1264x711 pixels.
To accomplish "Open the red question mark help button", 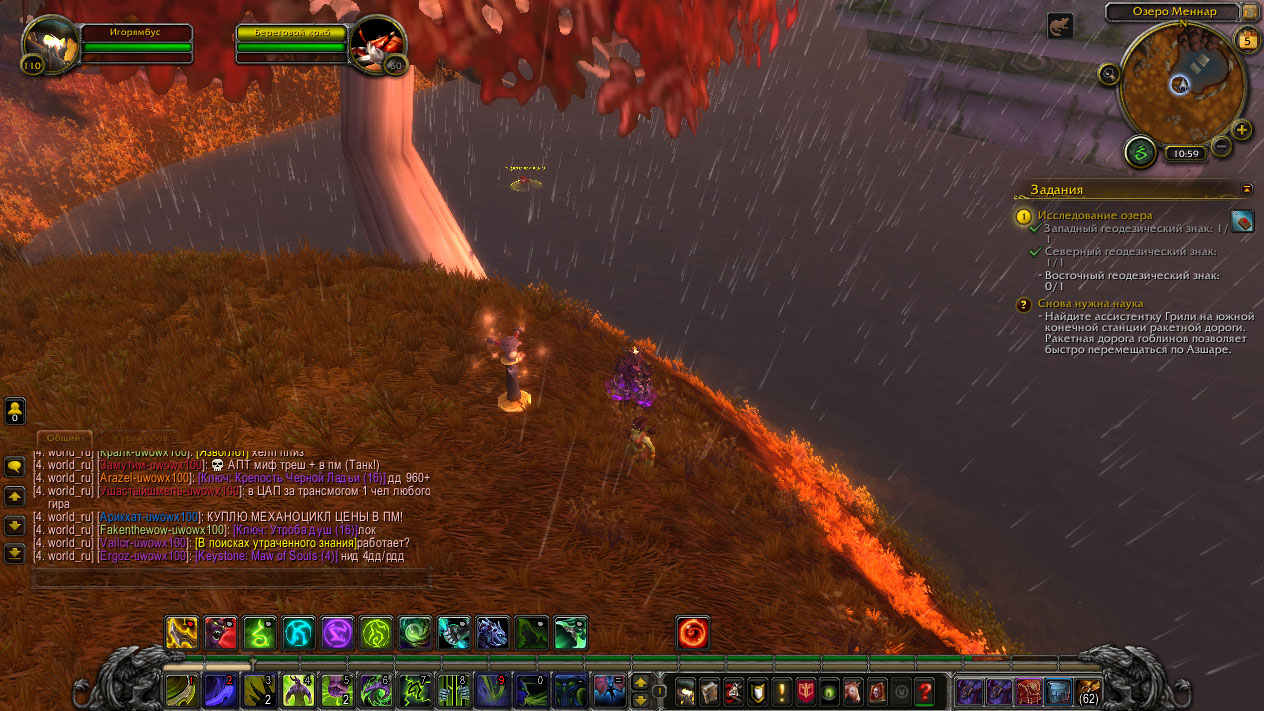I will coord(925,690).
